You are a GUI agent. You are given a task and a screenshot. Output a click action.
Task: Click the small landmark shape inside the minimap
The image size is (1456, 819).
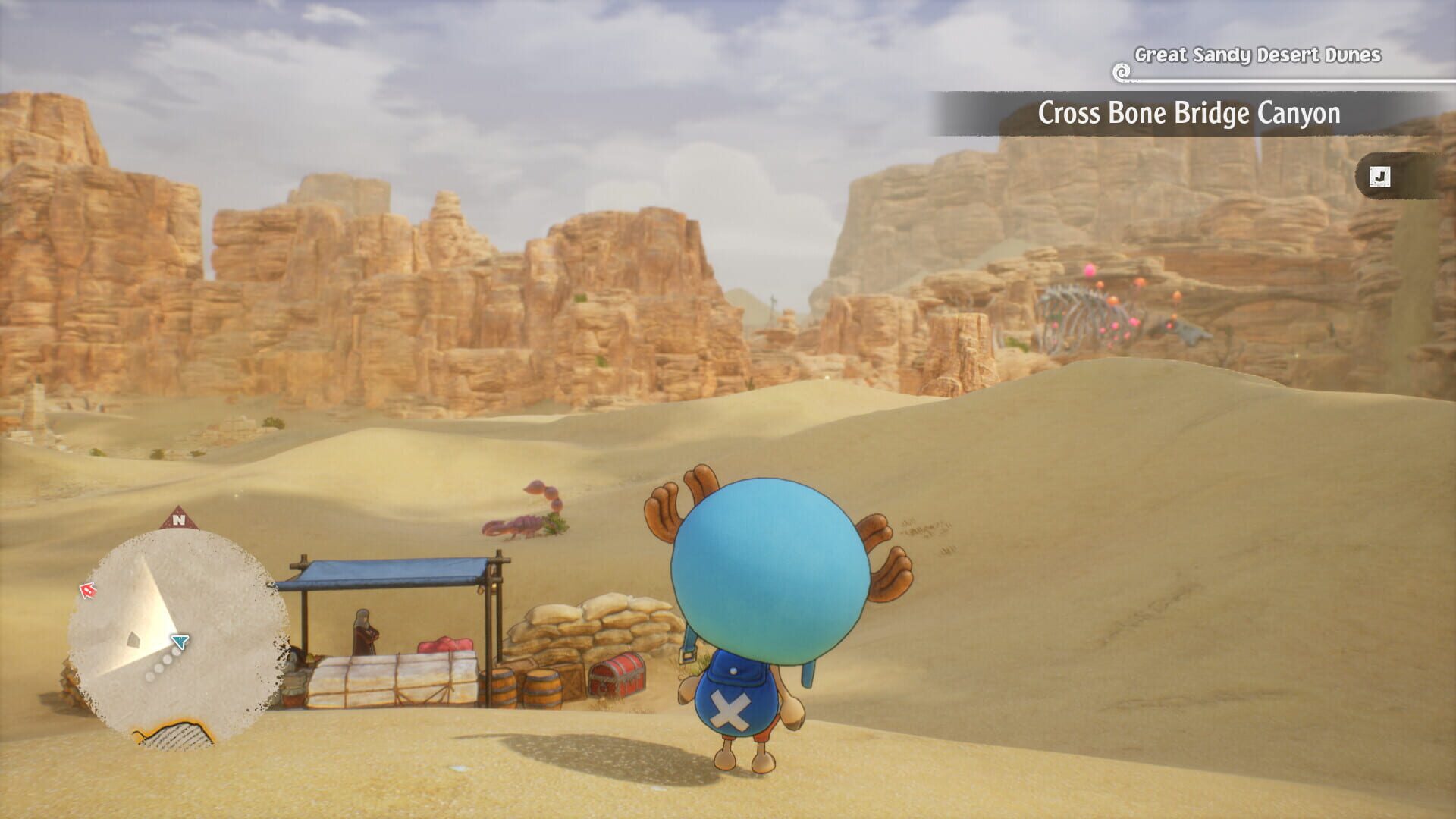click(133, 639)
